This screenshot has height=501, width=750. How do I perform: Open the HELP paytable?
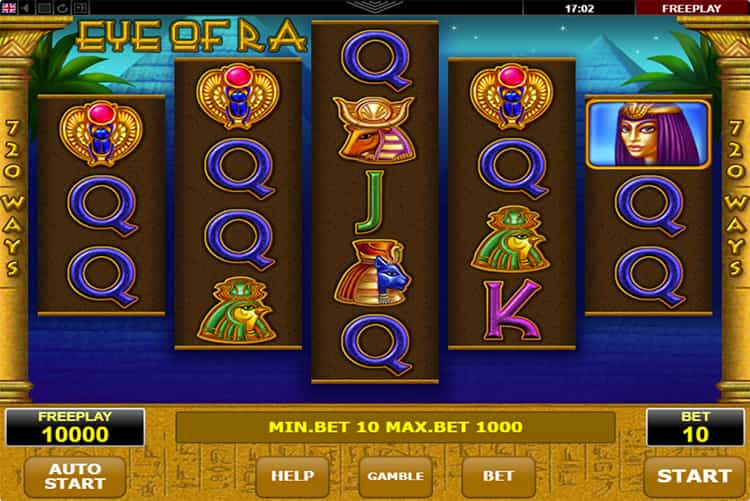pyautogui.click(x=292, y=476)
